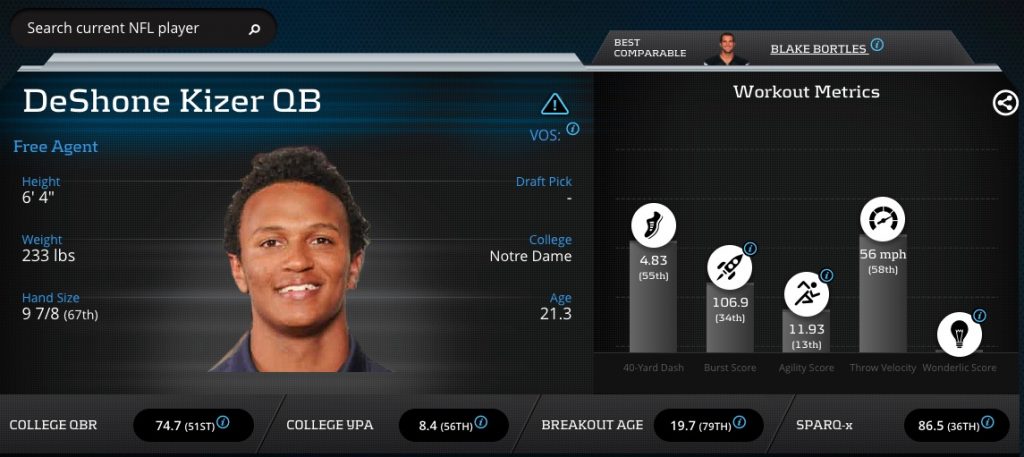
Task: Open the Burst Score info tooltip
Action: [x=750, y=249]
